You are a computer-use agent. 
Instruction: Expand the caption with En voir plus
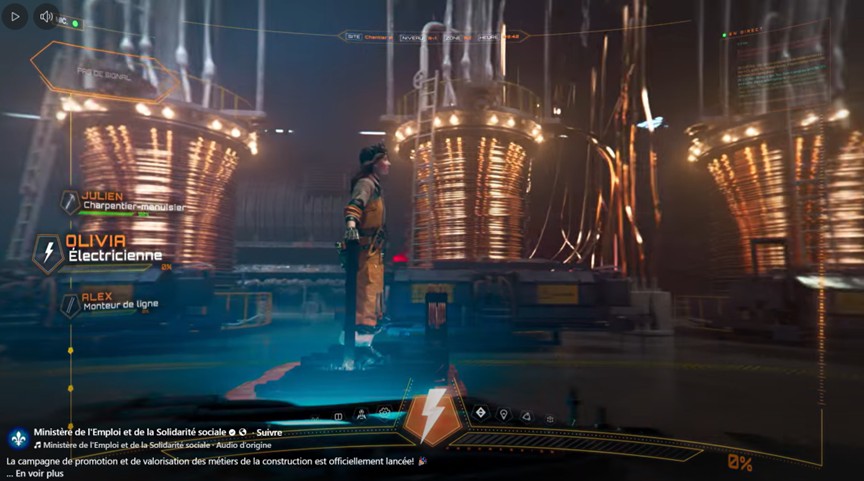40,473
